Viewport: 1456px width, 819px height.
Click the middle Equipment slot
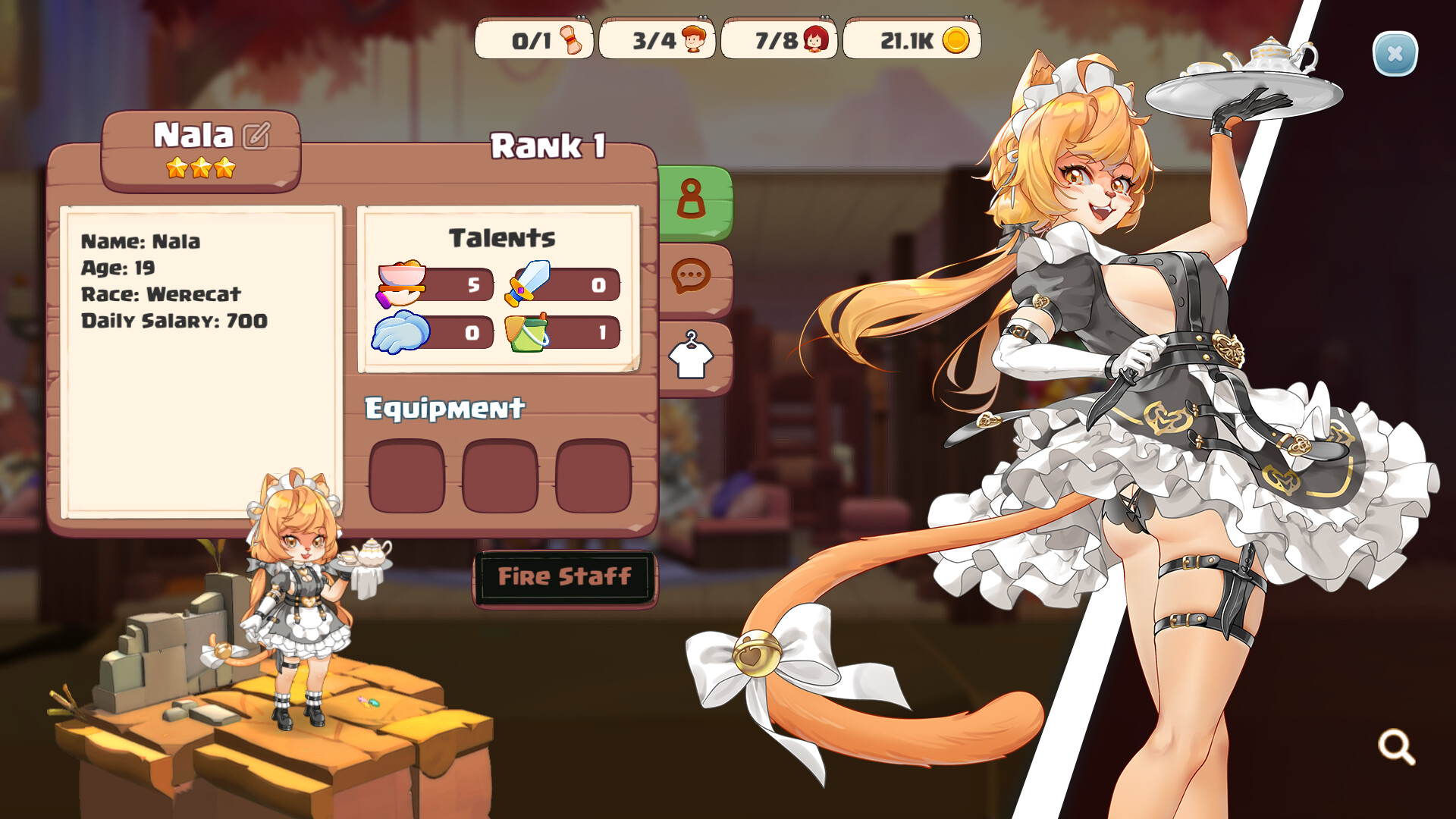pyautogui.click(x=500, y=476)
